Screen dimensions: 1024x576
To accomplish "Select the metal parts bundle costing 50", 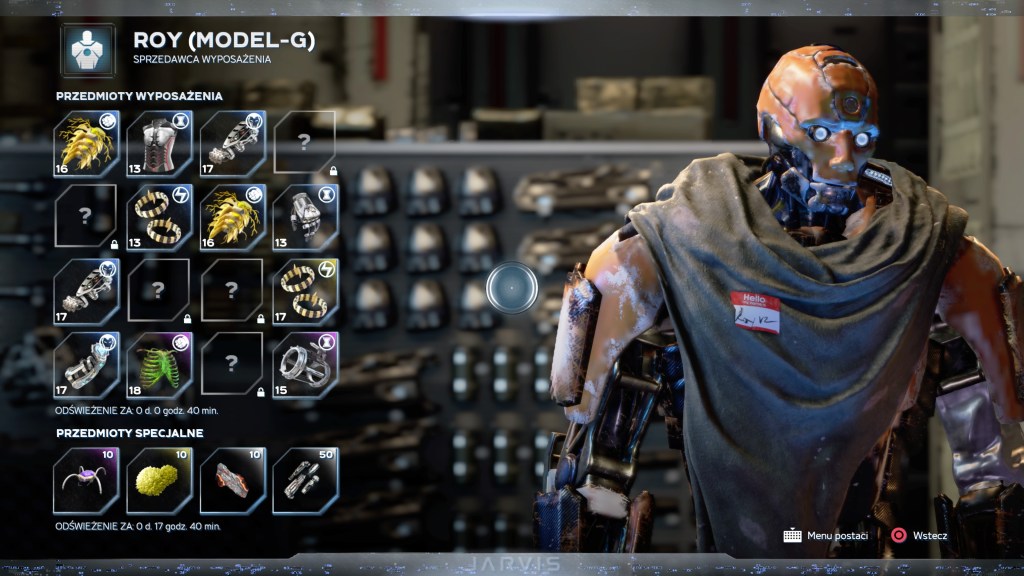I will (305, 480).
